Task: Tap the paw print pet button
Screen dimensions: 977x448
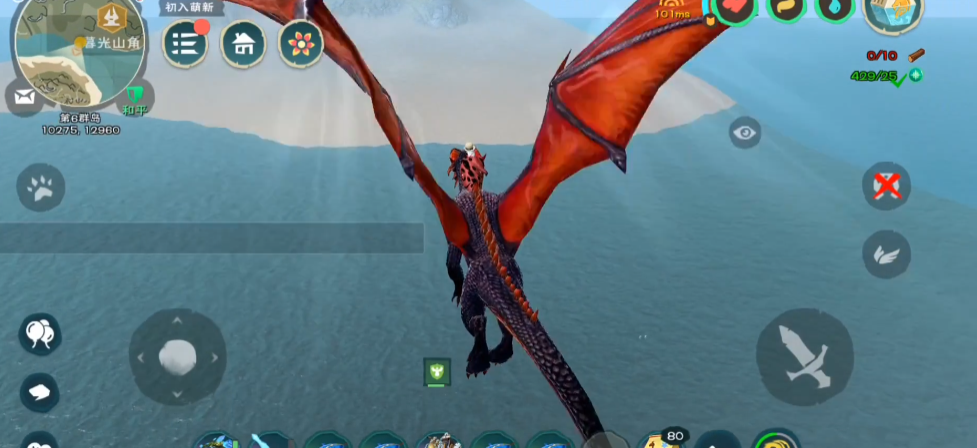Action: click(x=41, y=187)
